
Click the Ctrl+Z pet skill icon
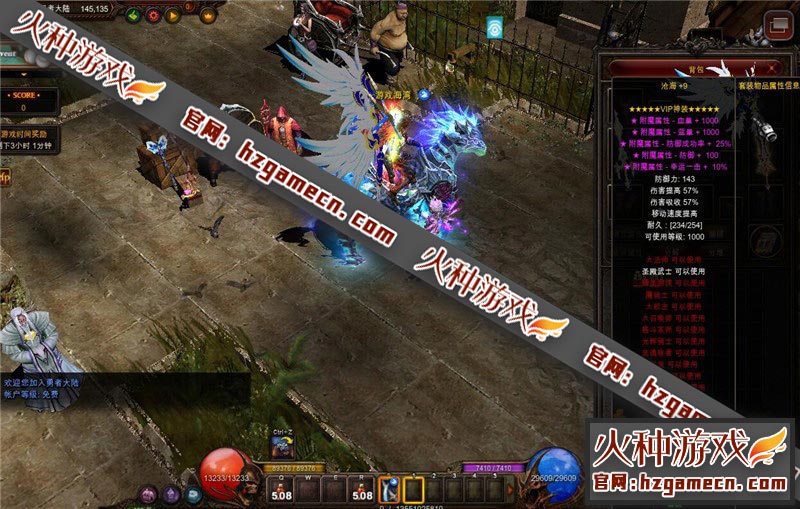(281, 448)
